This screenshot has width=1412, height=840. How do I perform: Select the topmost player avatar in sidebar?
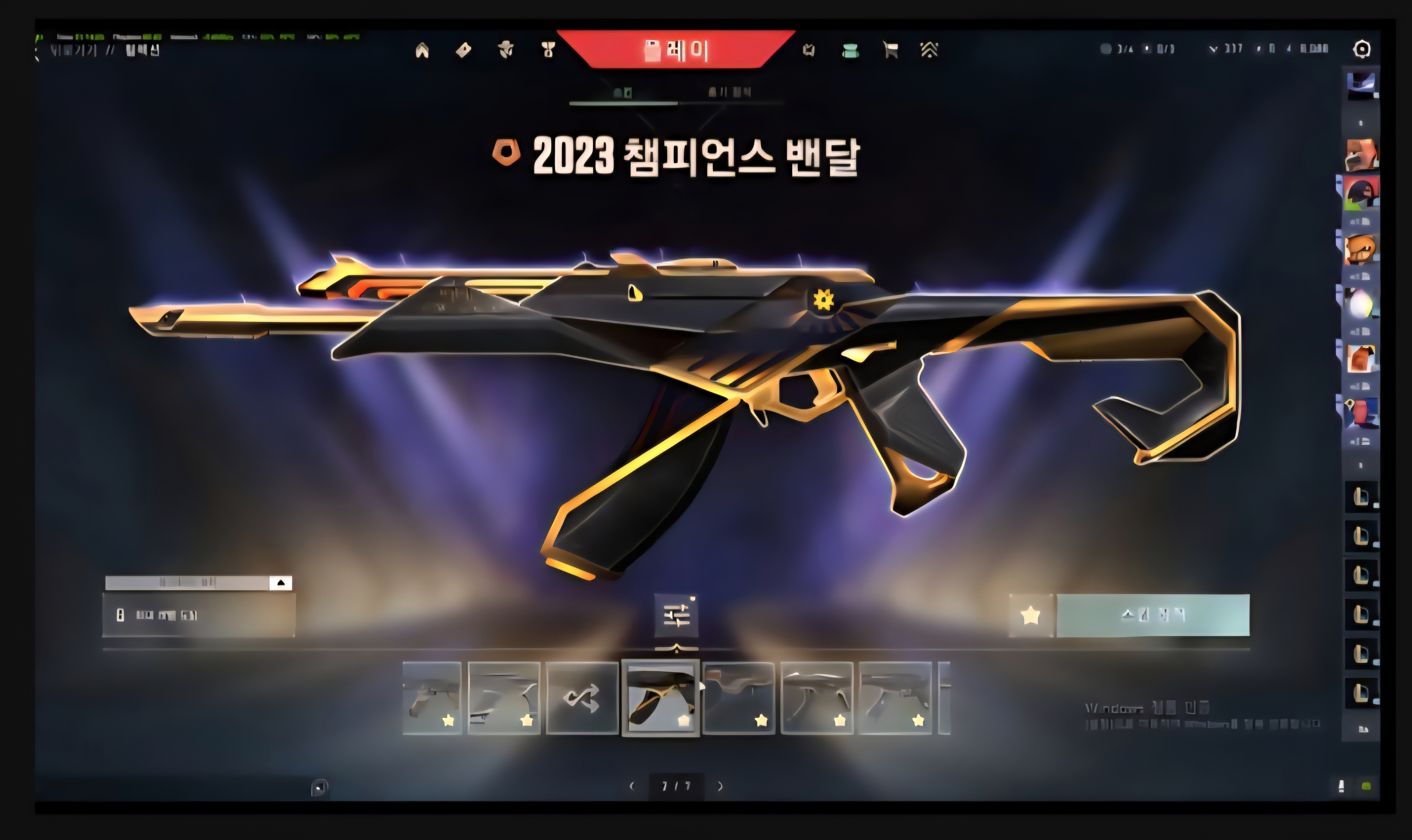[1361, 85]
